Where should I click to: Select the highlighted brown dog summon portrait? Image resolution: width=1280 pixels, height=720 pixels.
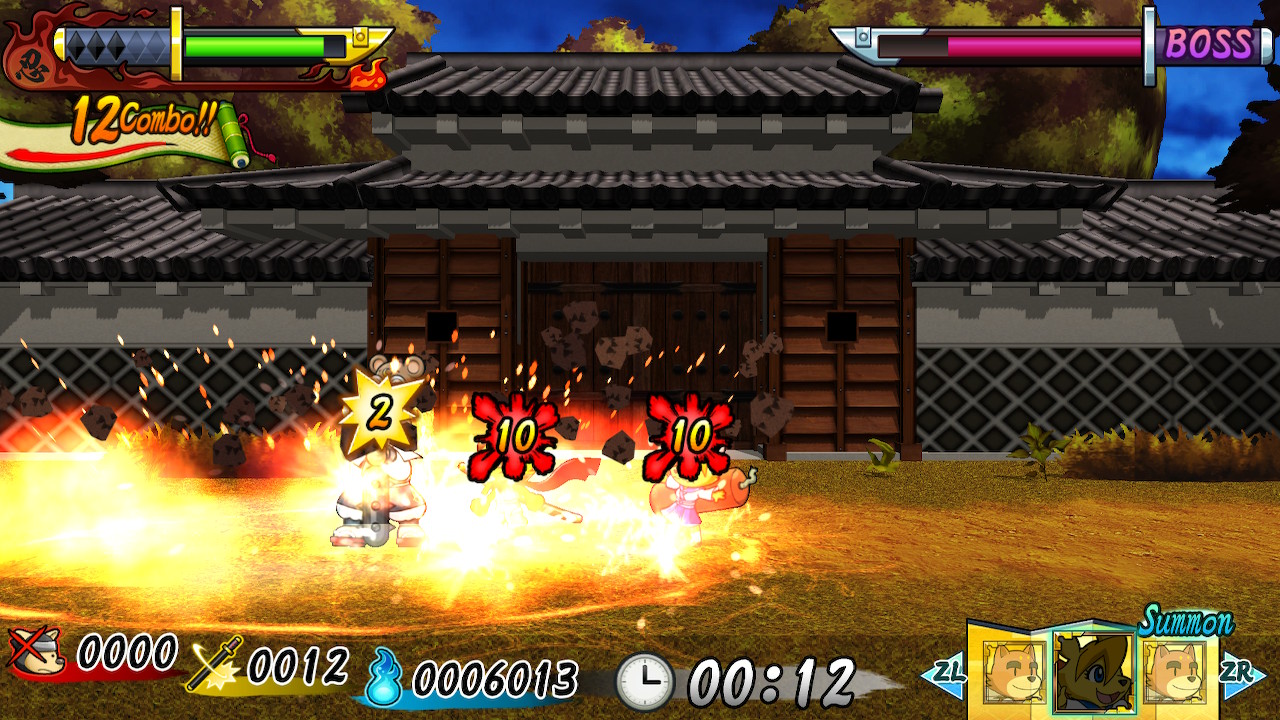click(1094, 673)
